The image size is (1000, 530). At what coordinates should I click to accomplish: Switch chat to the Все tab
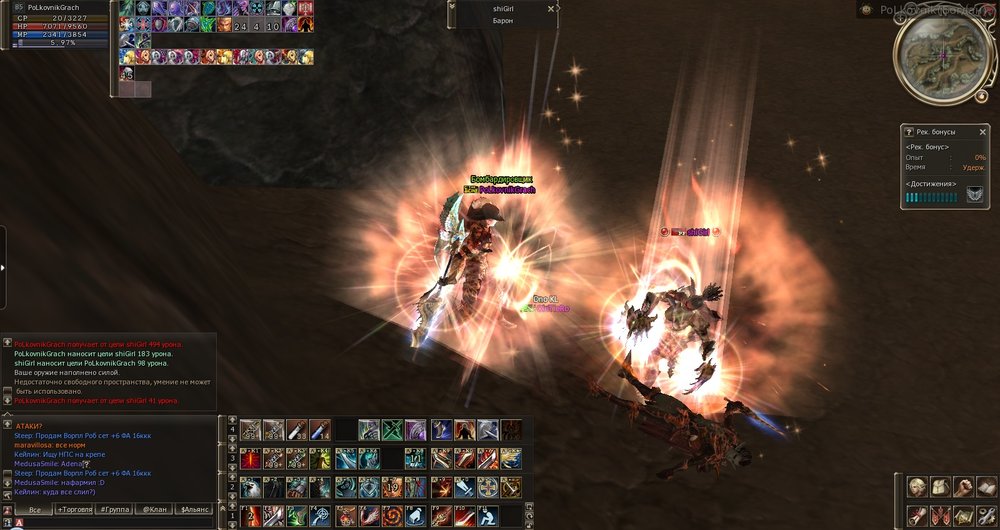click(x=35, y=510)
